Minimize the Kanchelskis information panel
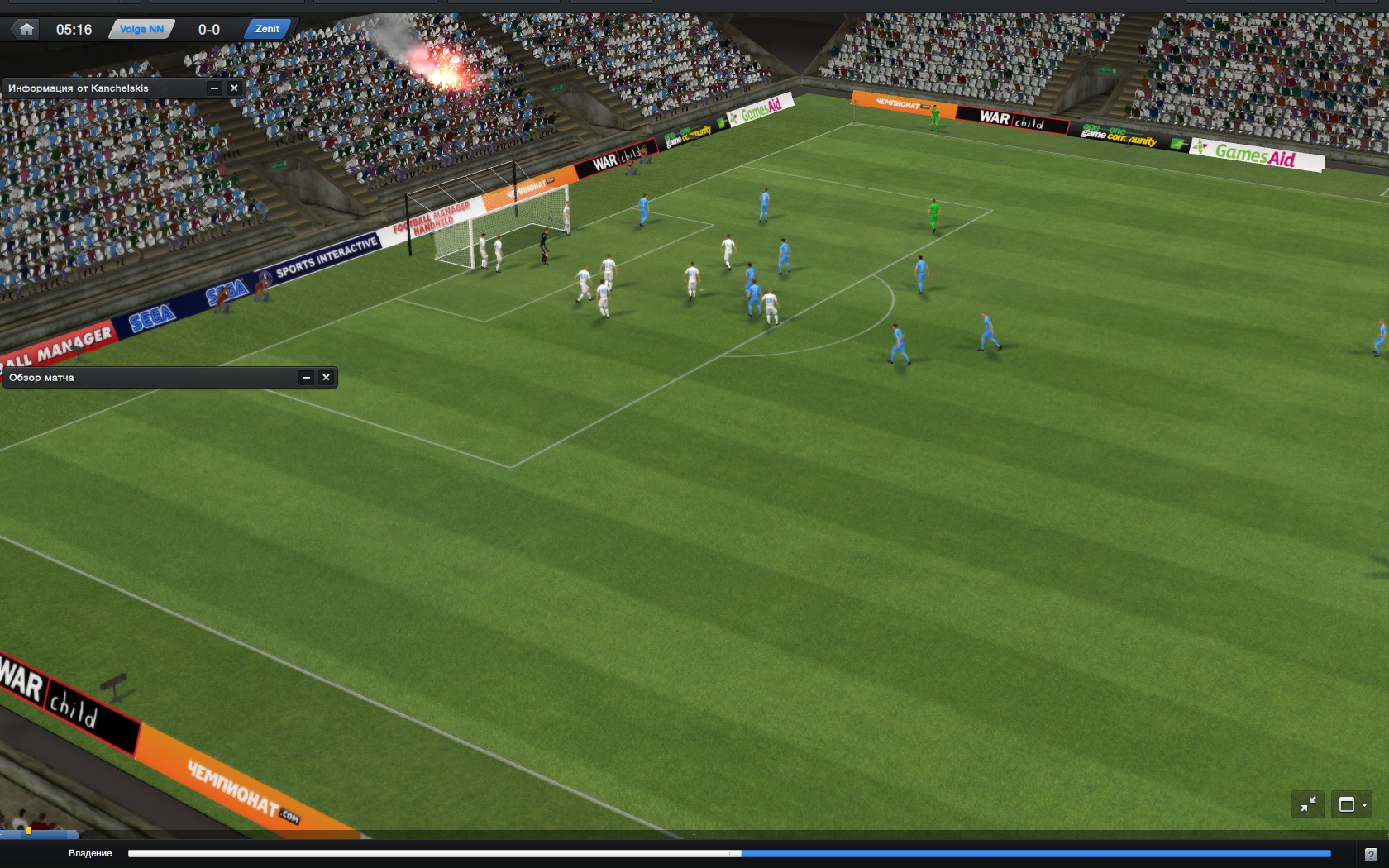This screenshot has width=1389, height=868. (x=214, y=88)
